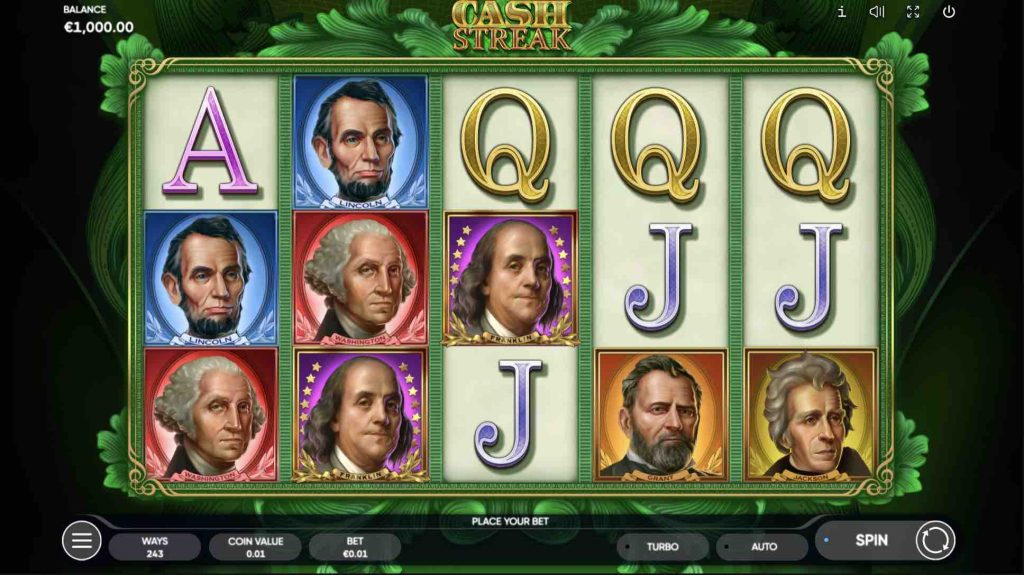Open the hamburger menu
Image resolution: width=1024 pixels, height=575 pixels.
[81, 541]
